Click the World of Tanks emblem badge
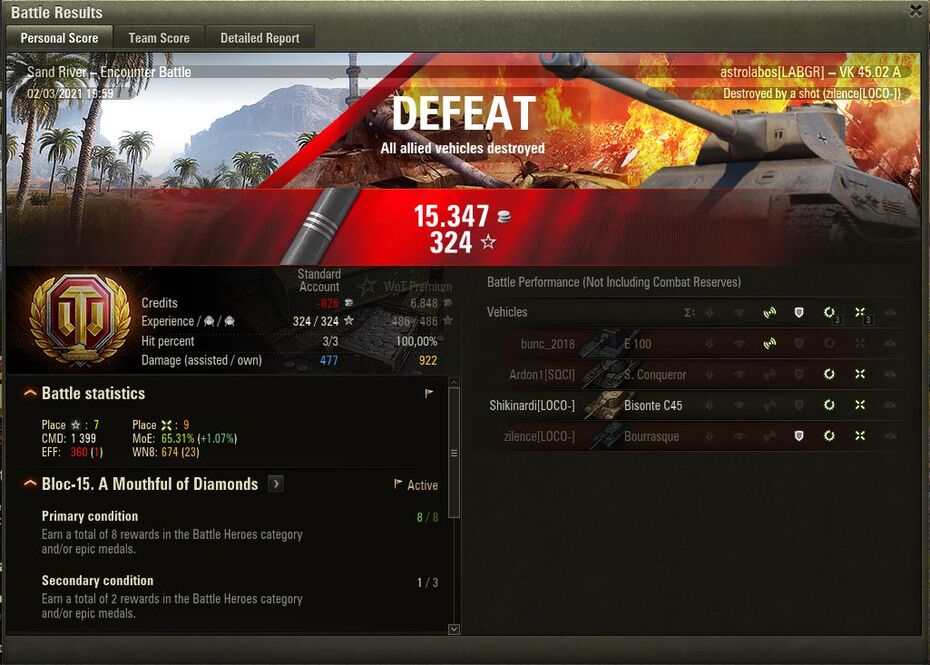The height and width of the screenshot is (665, 930). pyautogui.click(x=80, y=320)
